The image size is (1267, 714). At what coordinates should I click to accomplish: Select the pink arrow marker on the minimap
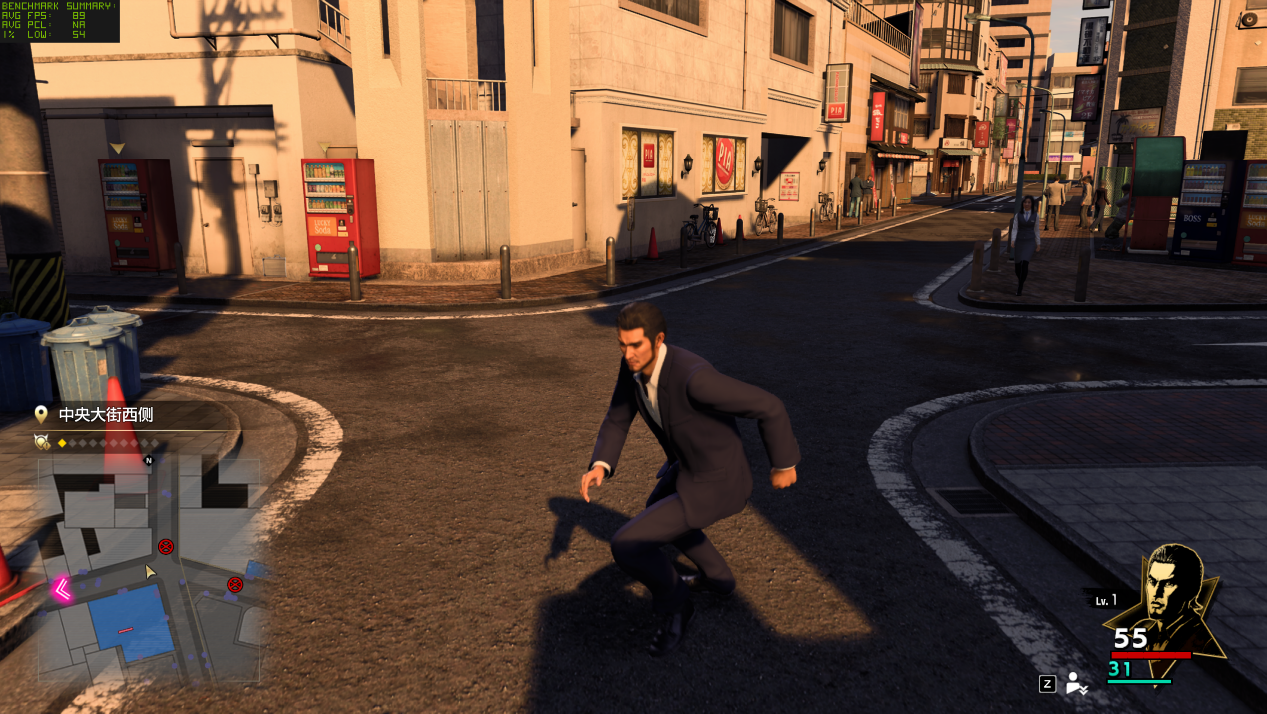click(x=62, y=590)
